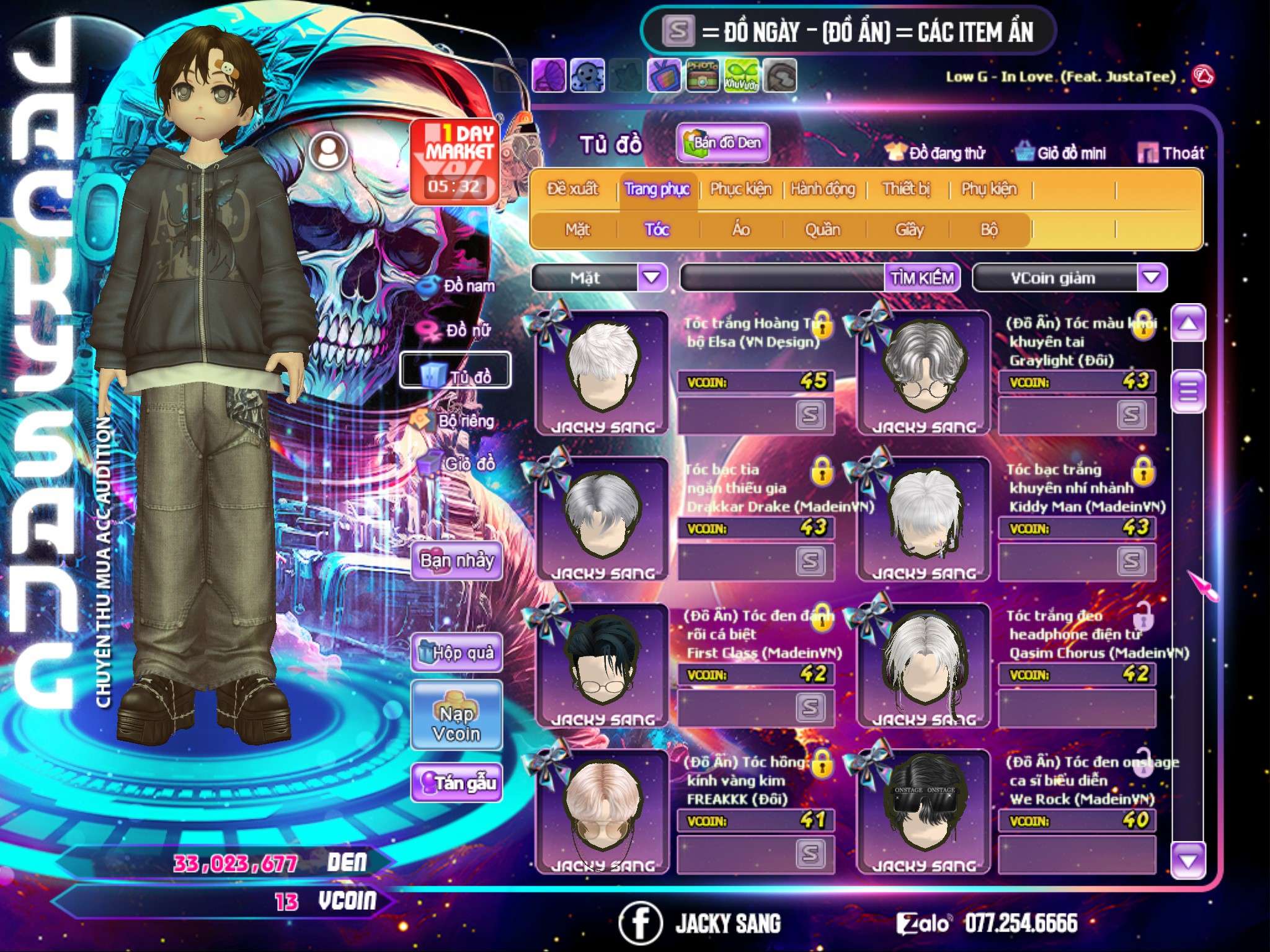Select the Hành động tab
The image size is (1270, 952).
[823, 189]
